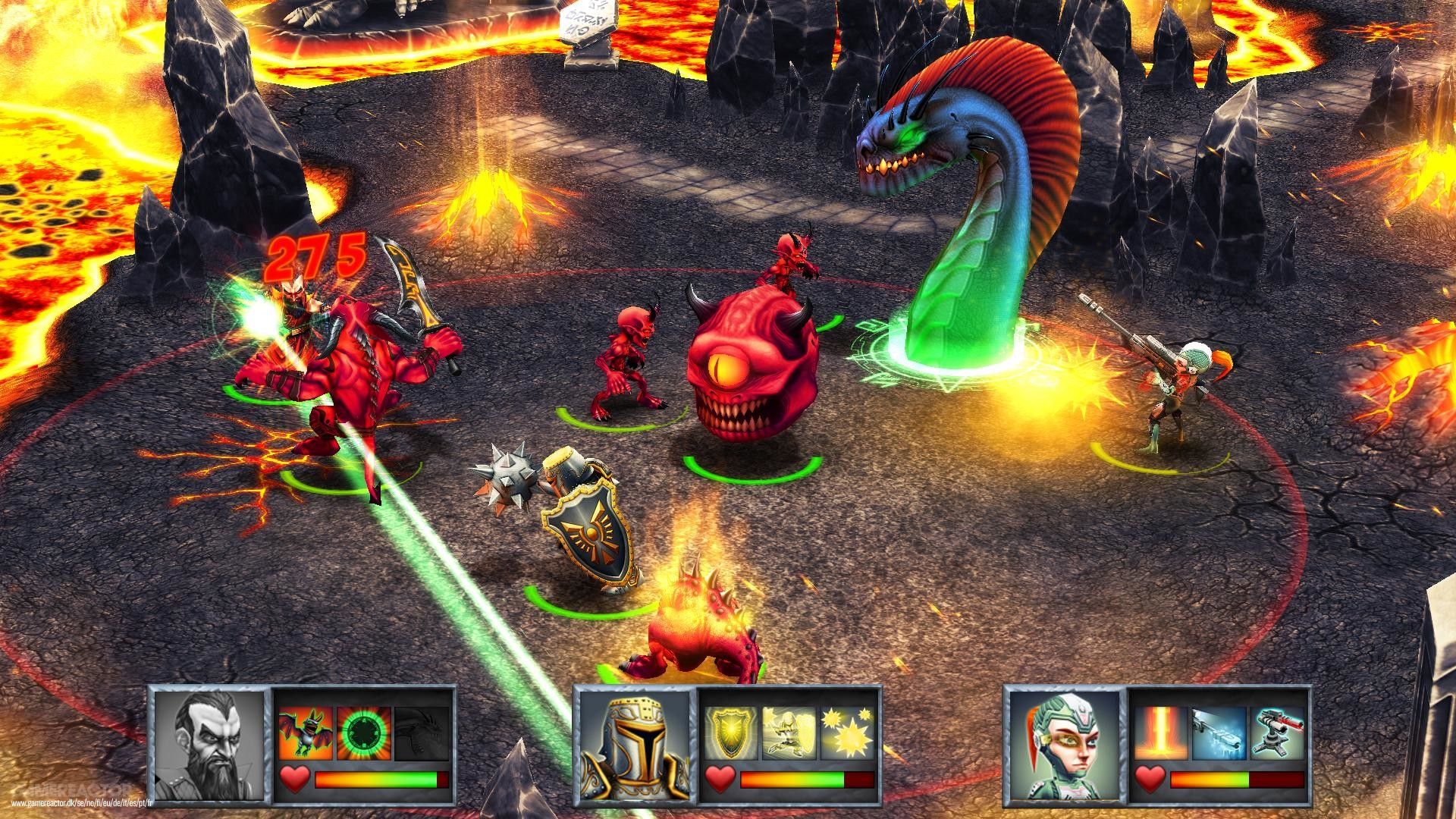This screenshot has width=1456, height=819.
Task: Select the bat summon ability icon
Action: pos(308,732)
